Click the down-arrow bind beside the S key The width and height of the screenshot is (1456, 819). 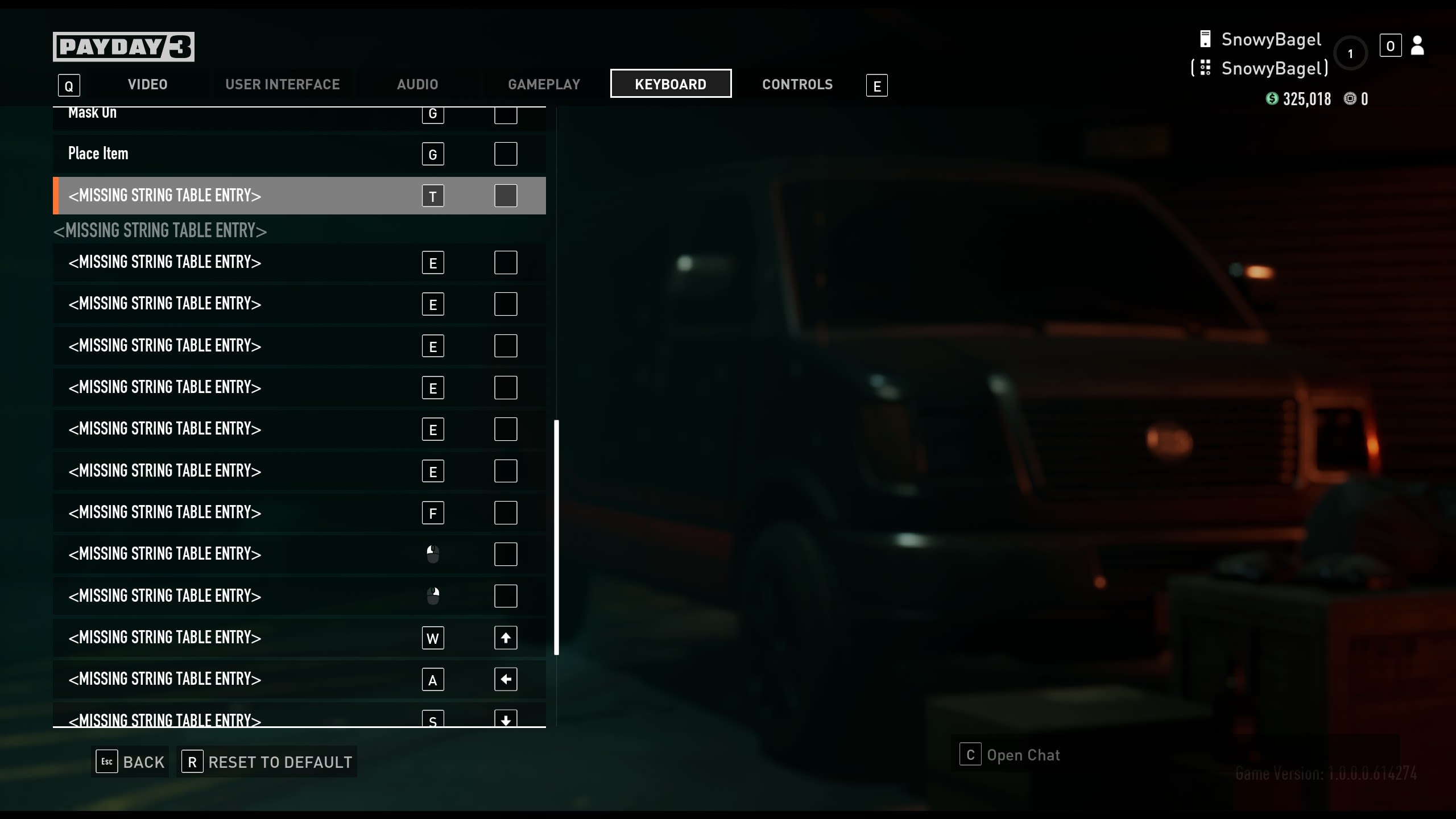(x=506, y=719)
